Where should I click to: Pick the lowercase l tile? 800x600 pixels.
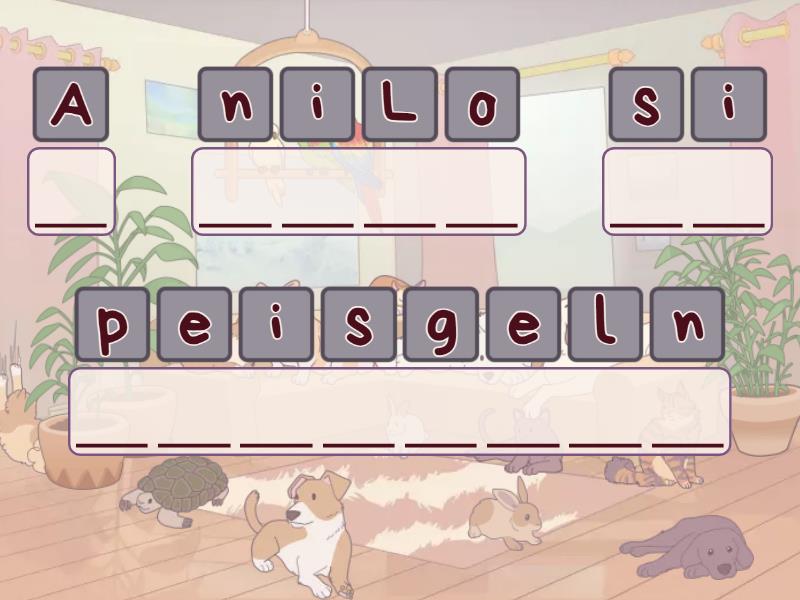coord(605,324)
